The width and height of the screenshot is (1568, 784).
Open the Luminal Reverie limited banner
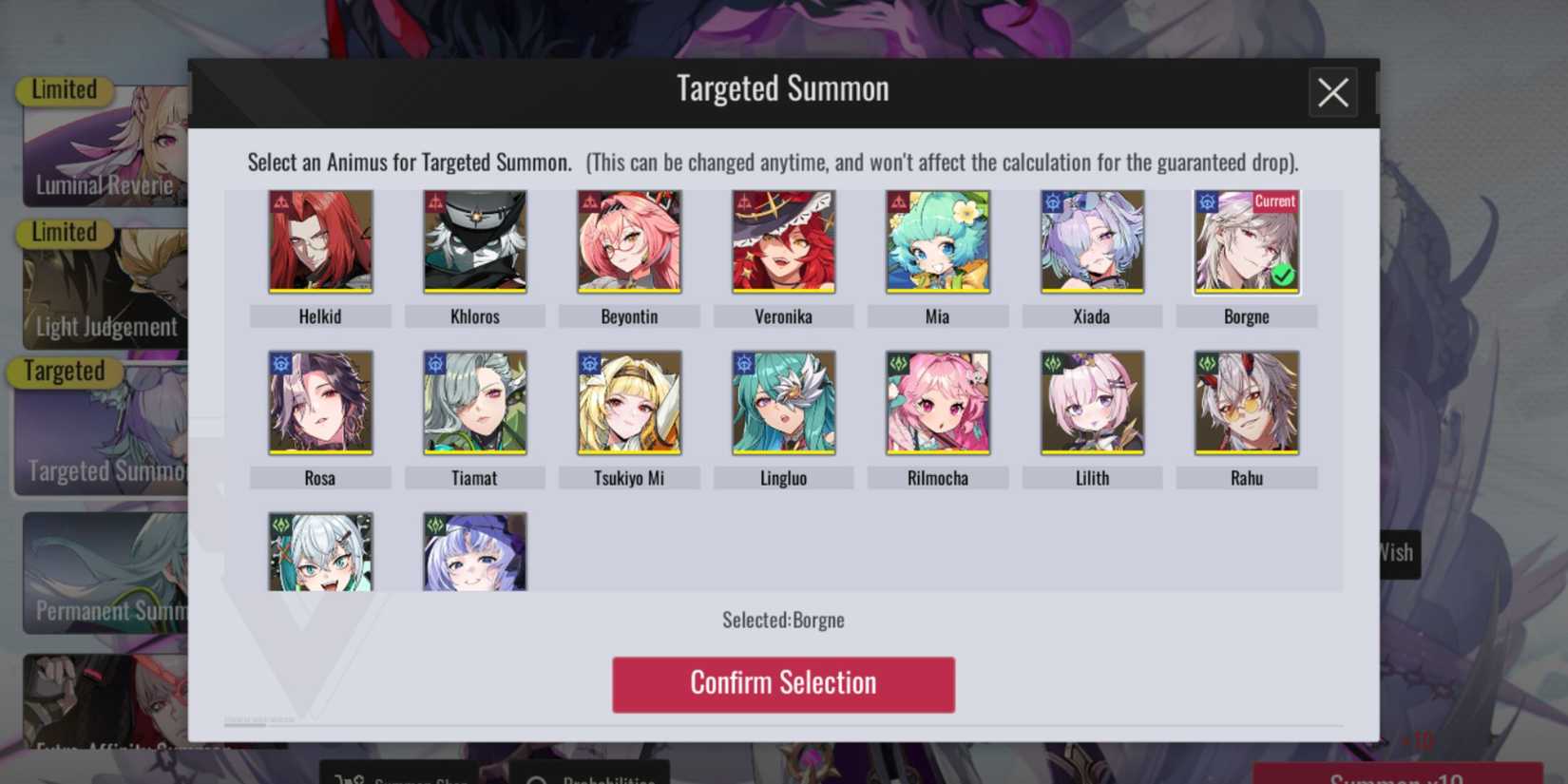pos(105,143)
